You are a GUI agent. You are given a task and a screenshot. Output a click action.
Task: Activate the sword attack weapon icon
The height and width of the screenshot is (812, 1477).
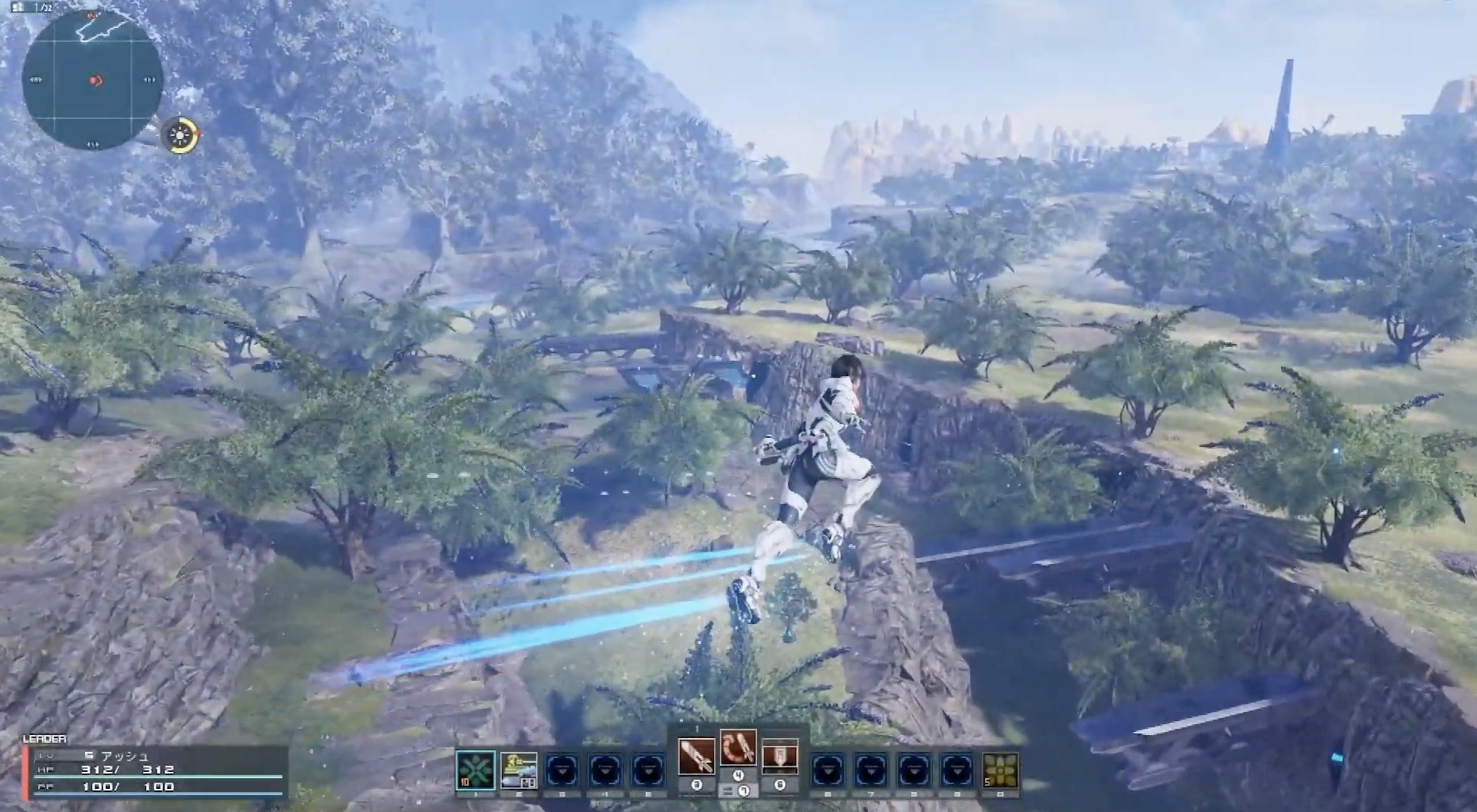(697, 756)
